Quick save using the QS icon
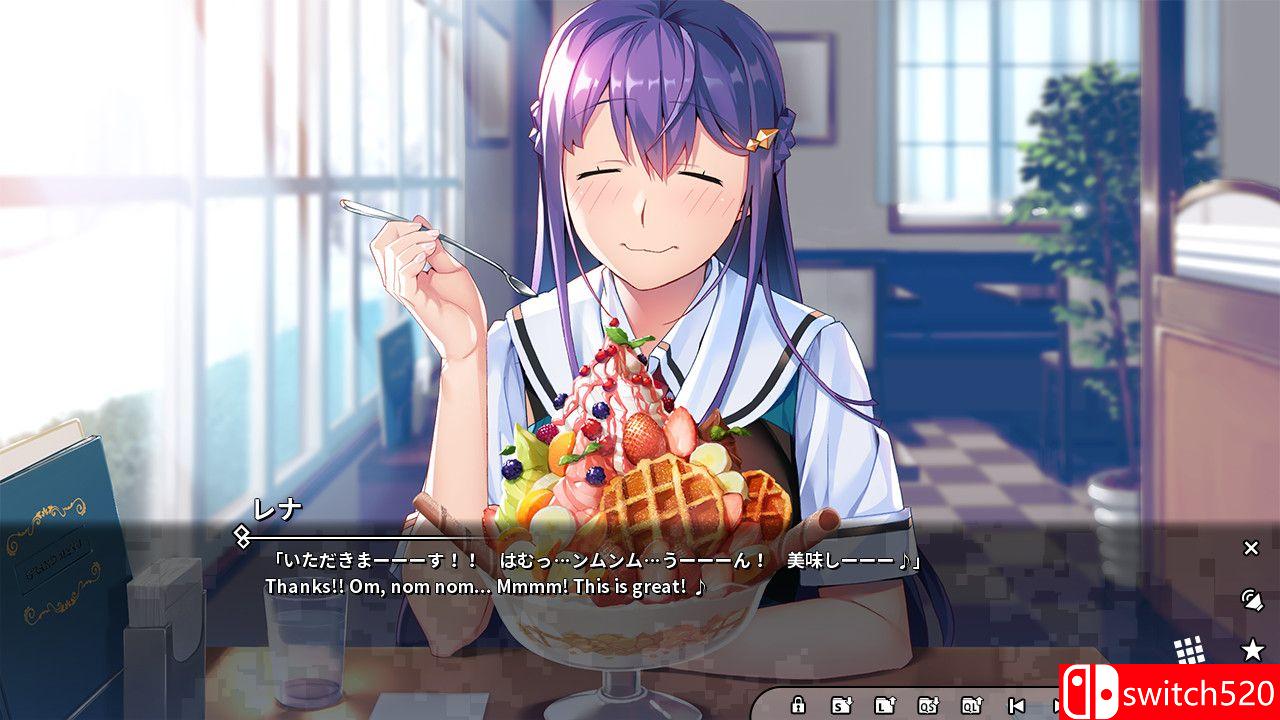This screenshot has height=720, width=1280. click(926, 705)
